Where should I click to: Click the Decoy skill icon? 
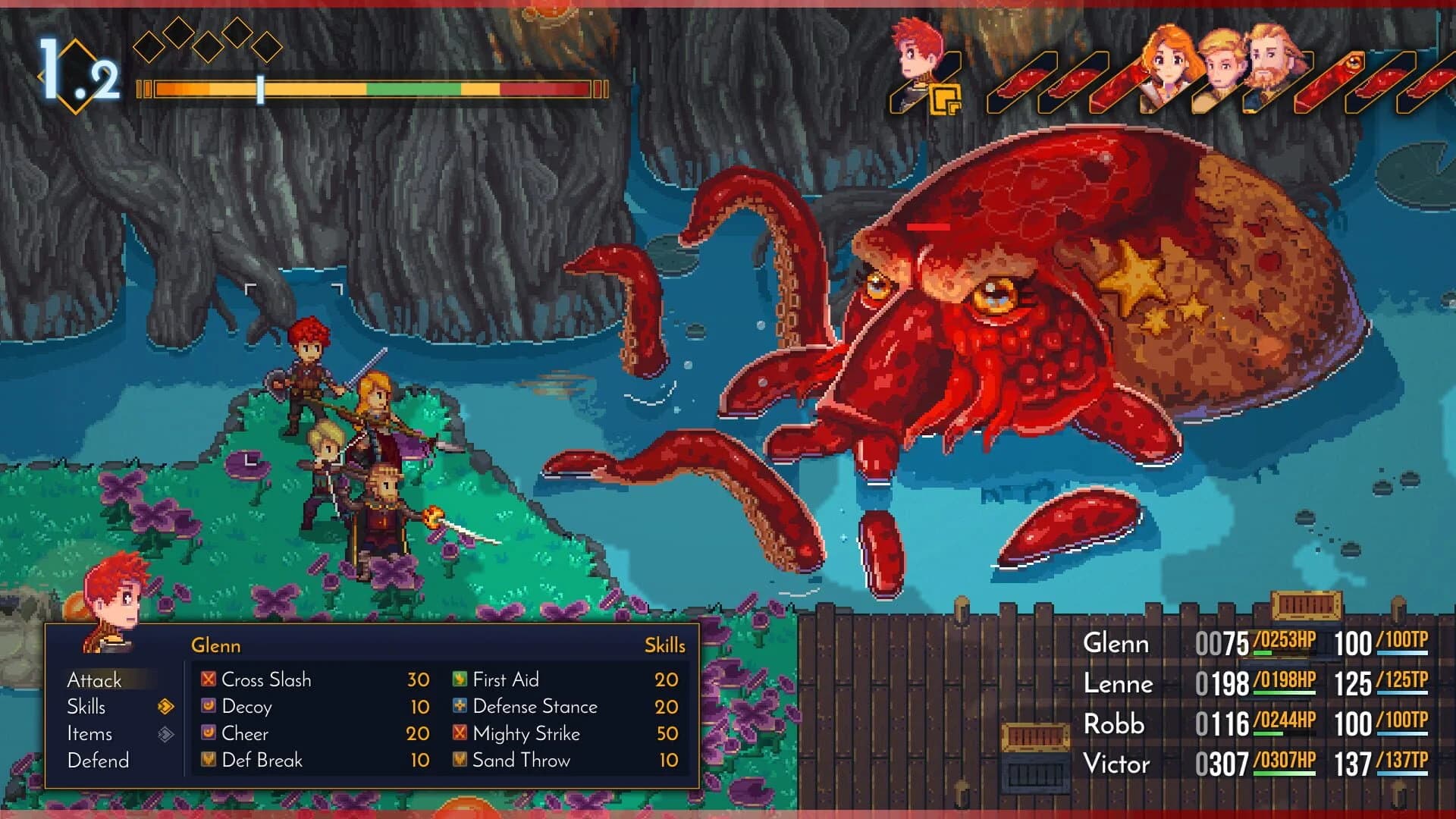point(207,707)
